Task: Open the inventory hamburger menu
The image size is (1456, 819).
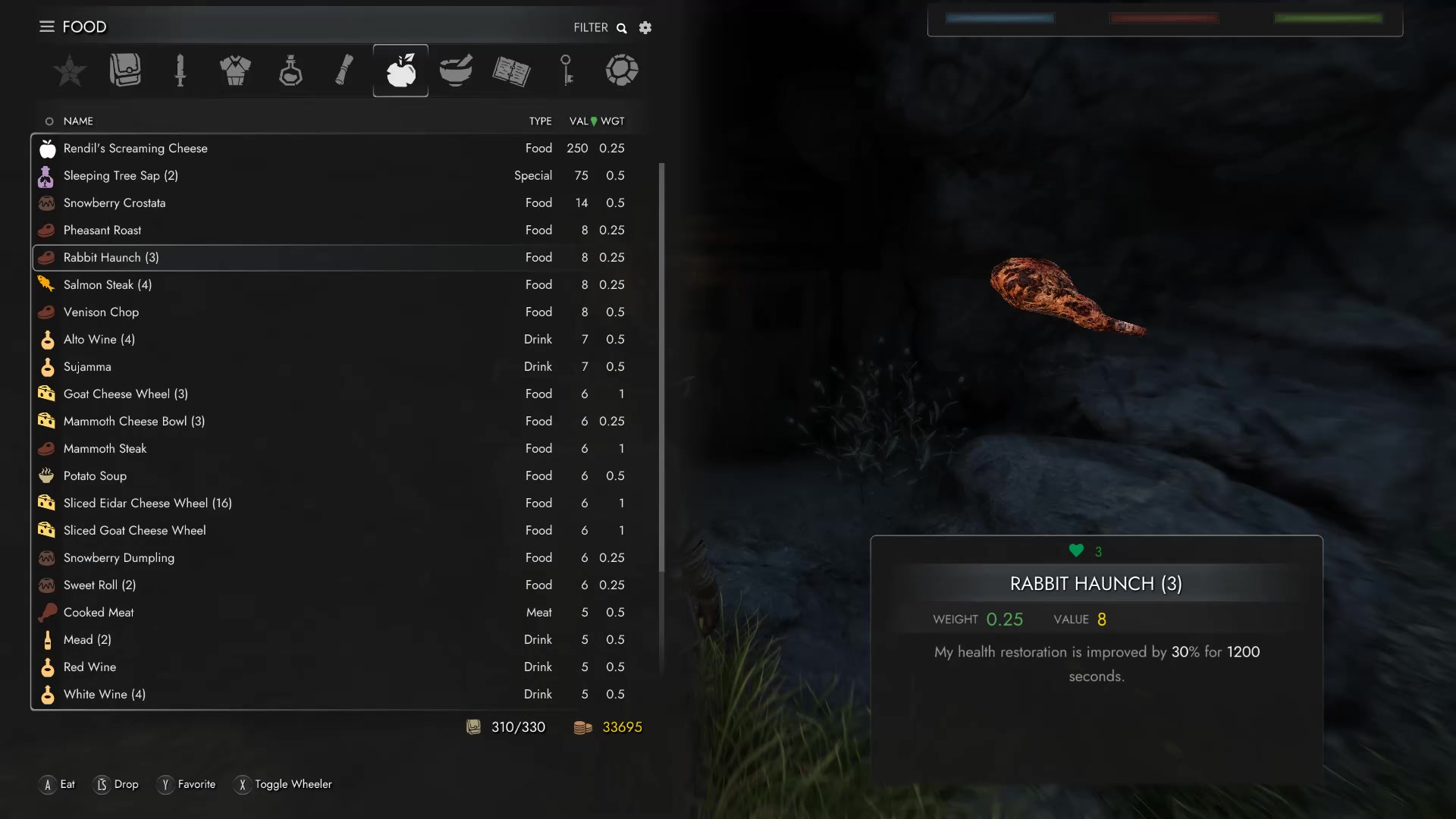Action: tap(47, 27)
